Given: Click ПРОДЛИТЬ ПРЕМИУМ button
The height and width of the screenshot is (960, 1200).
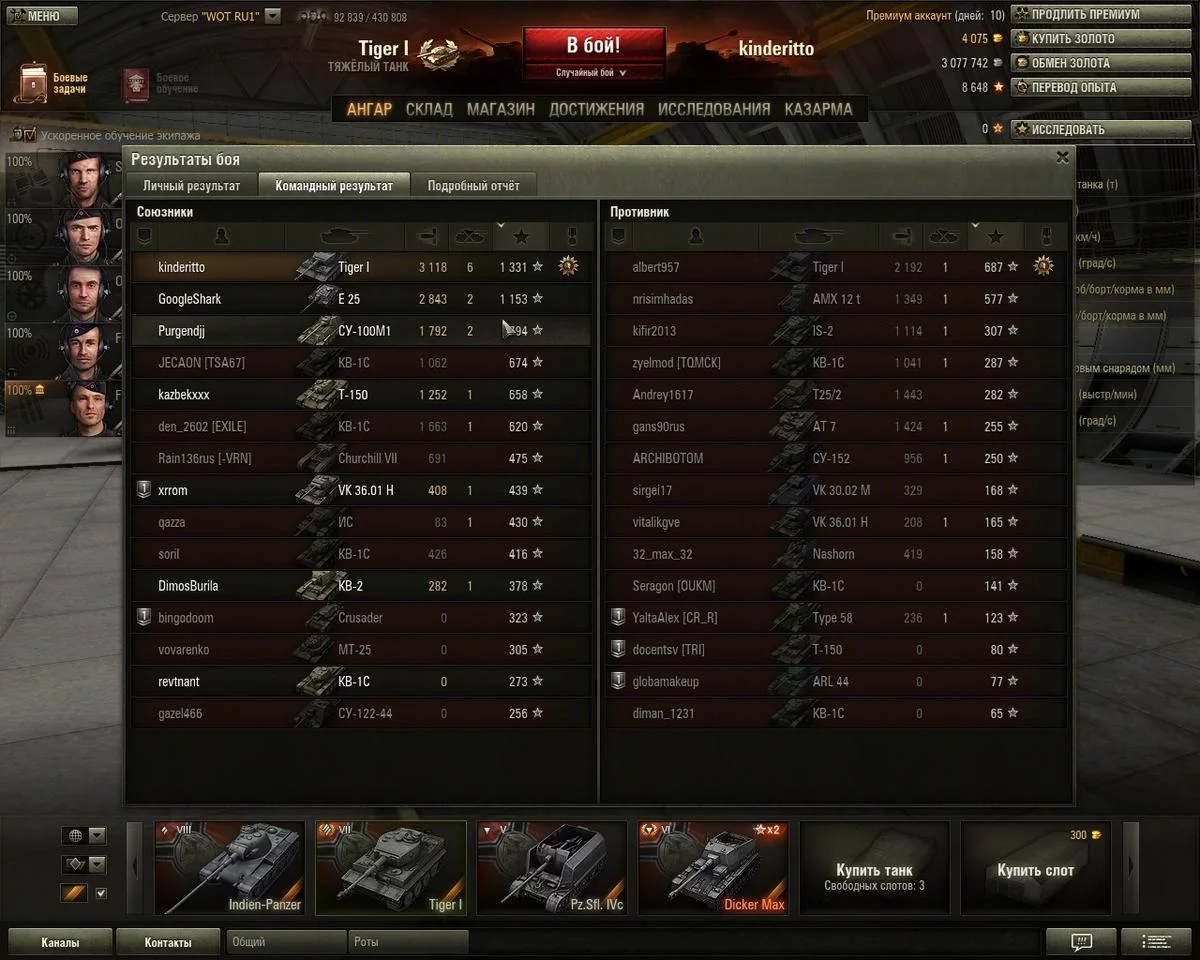Looking at the screenshot, I should pos(1075,15).
